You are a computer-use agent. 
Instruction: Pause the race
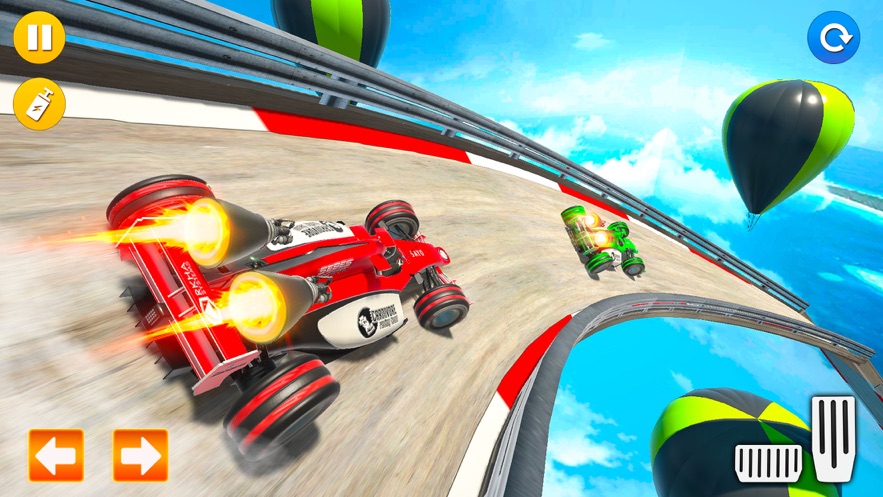(39, 39)
